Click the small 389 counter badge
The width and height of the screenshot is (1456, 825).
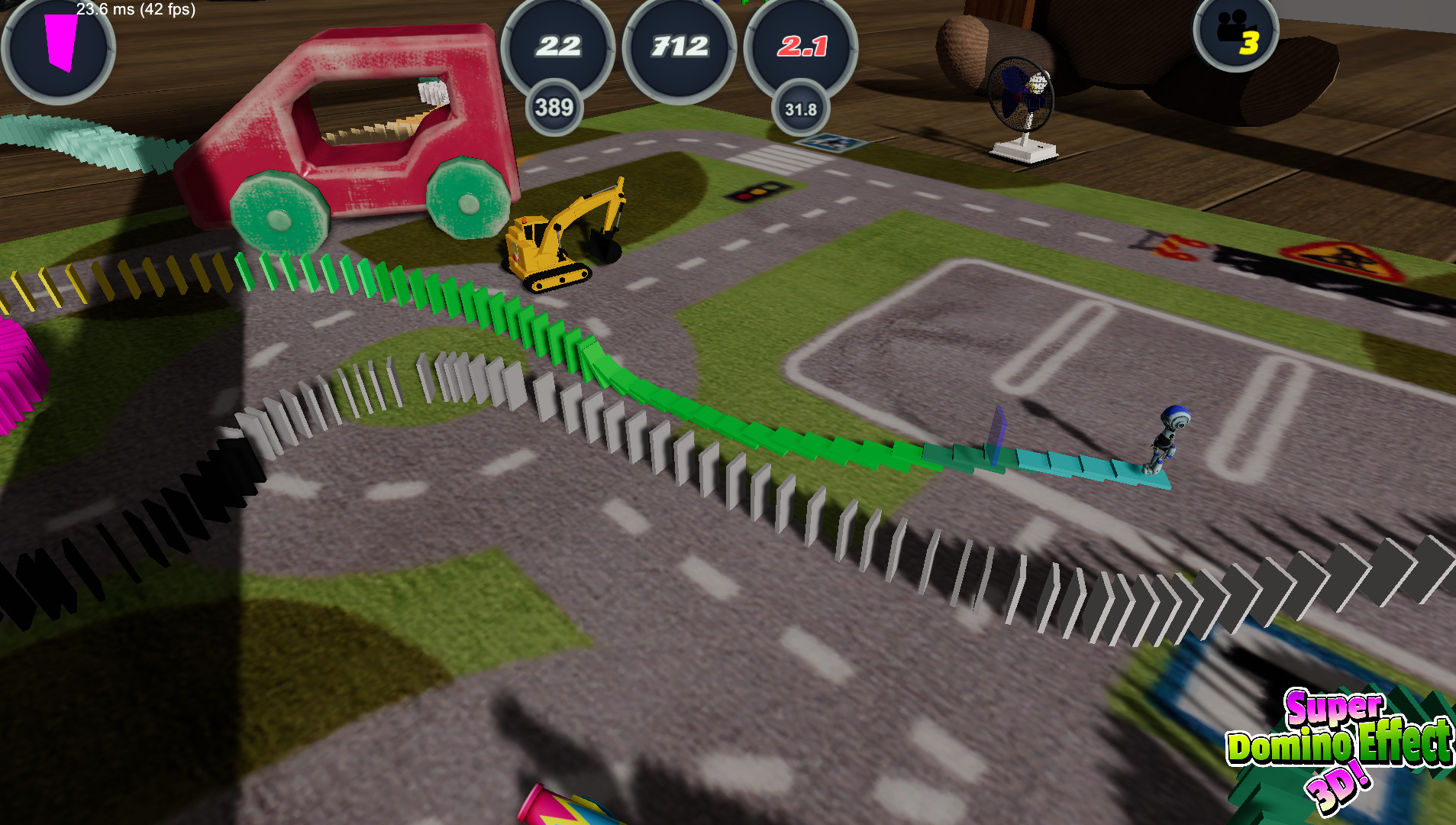click(555, 109)
